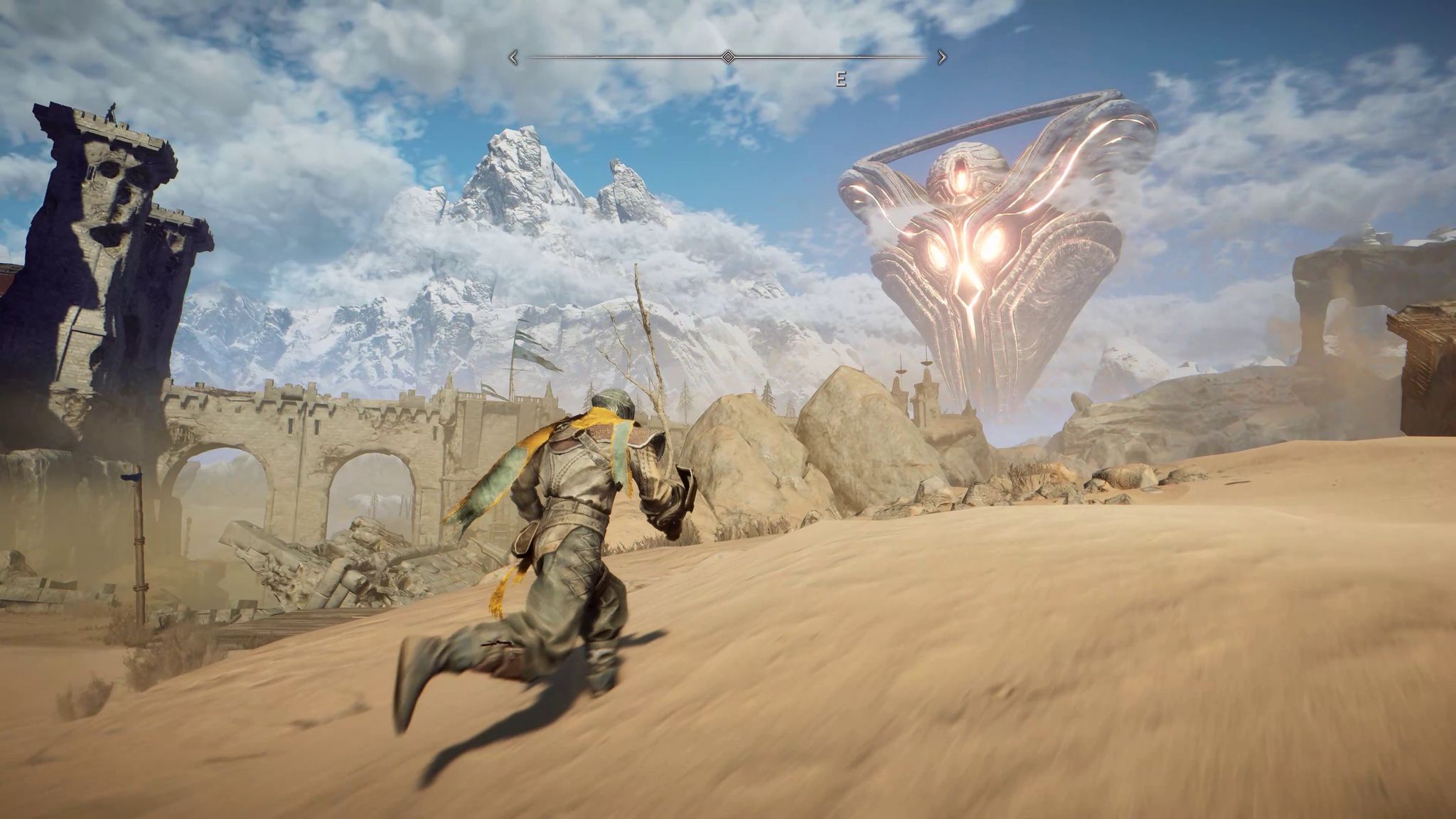
Task: Select the diamond marker at compass center
Action: point(727,55)
